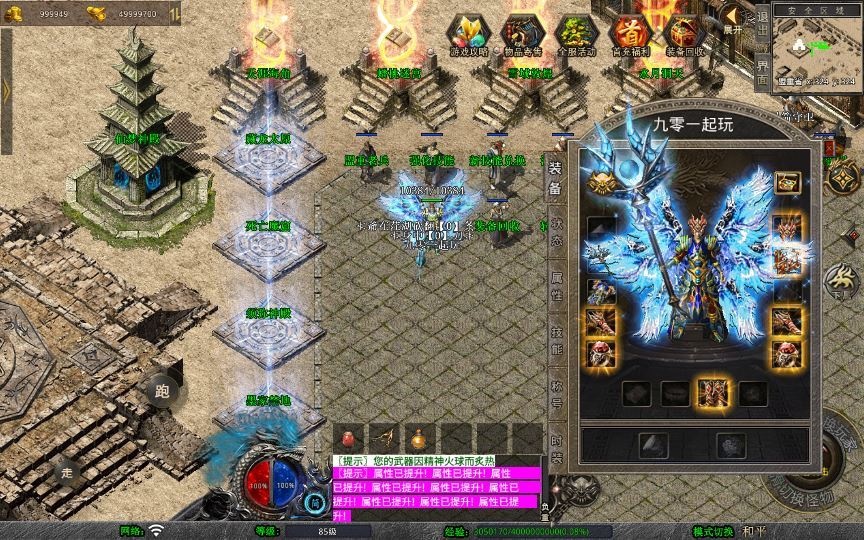This screenshot has width=864, height=540.
Task: Open the 装备回收 equipment recycling chest
Action: pyautogui.click(x=684, y=34)
